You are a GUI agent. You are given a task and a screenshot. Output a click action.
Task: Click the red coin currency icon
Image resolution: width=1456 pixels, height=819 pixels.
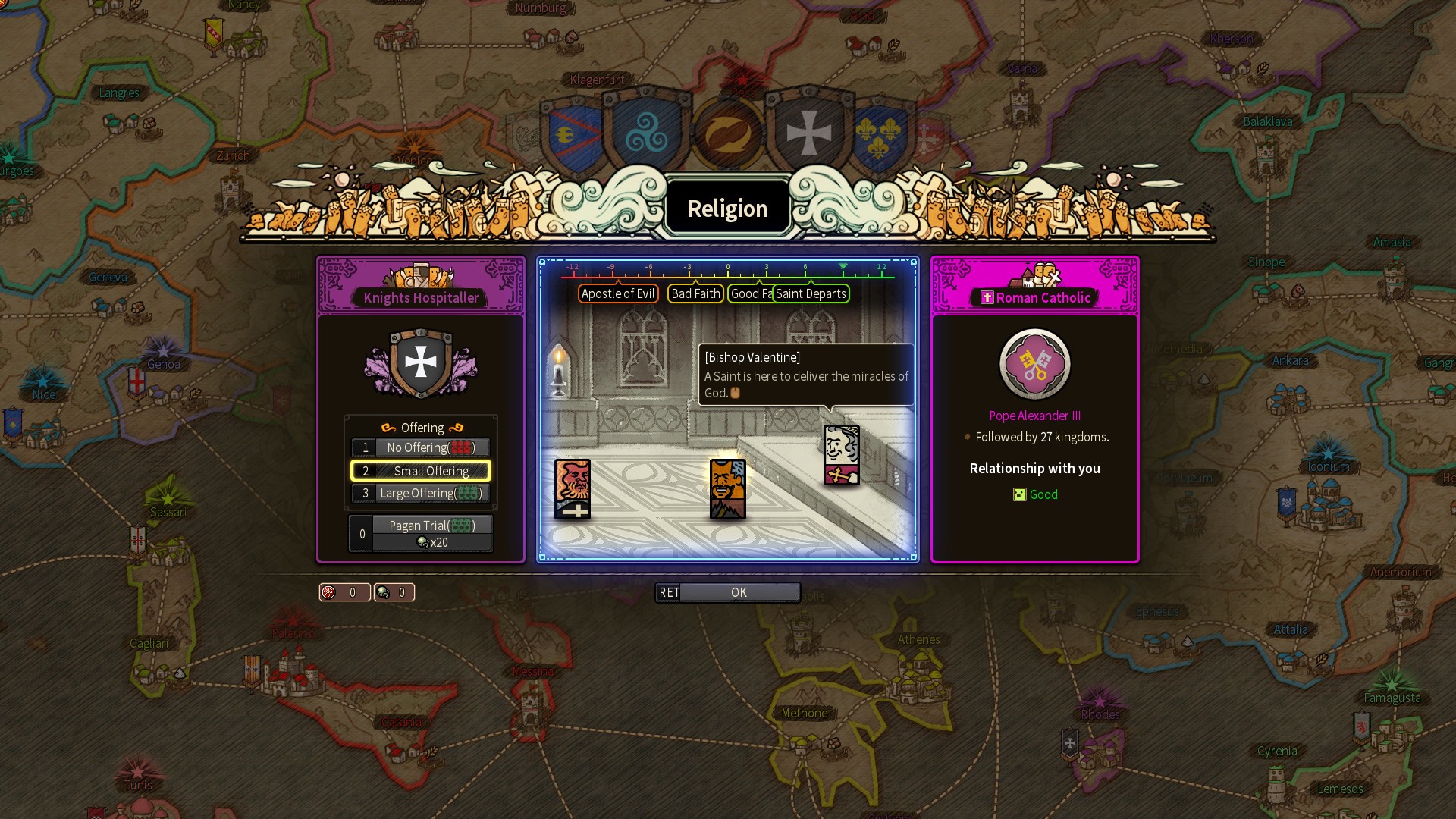(x=328, y=592)
